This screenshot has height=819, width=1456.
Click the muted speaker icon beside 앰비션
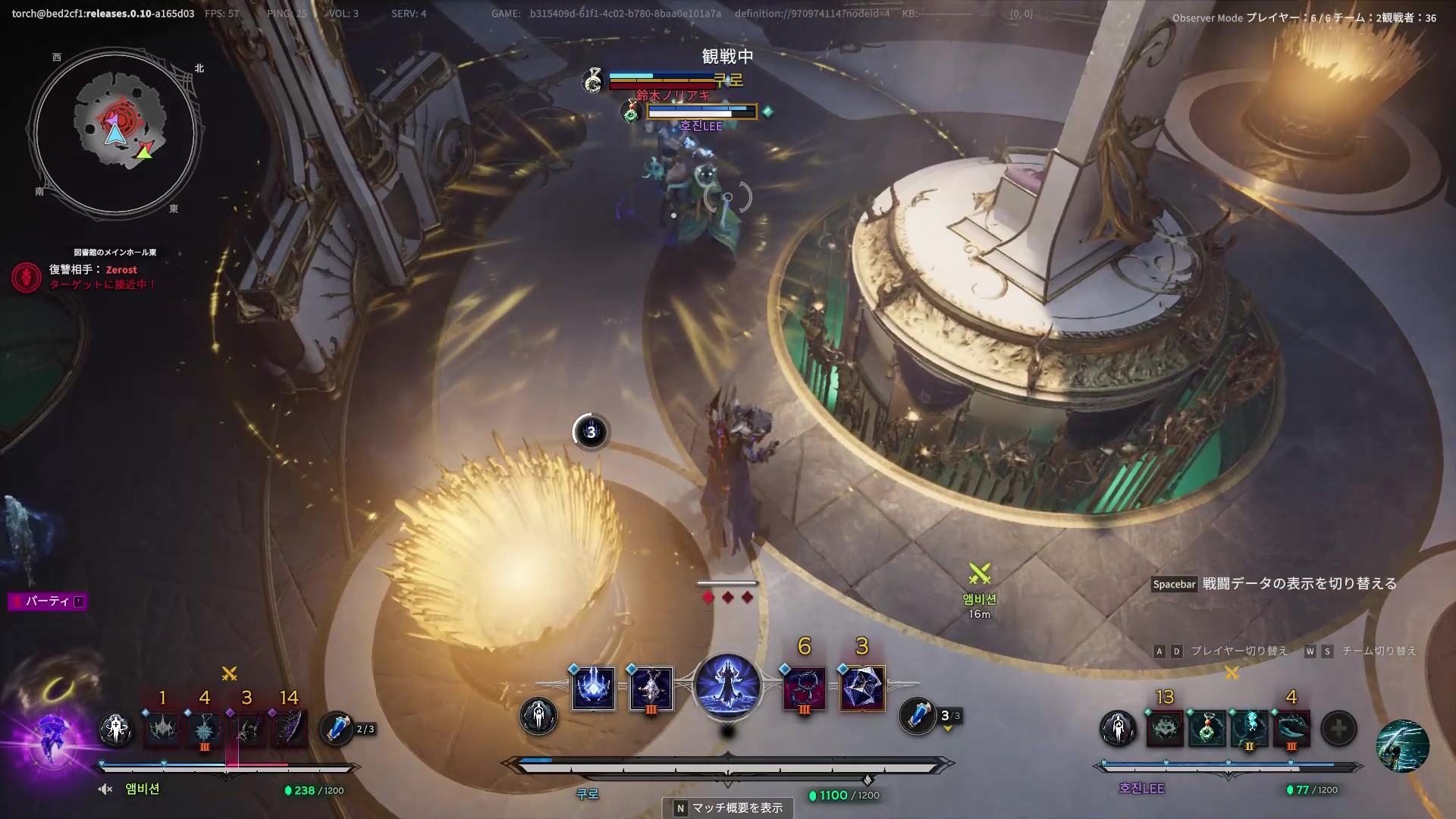(105, 789)
